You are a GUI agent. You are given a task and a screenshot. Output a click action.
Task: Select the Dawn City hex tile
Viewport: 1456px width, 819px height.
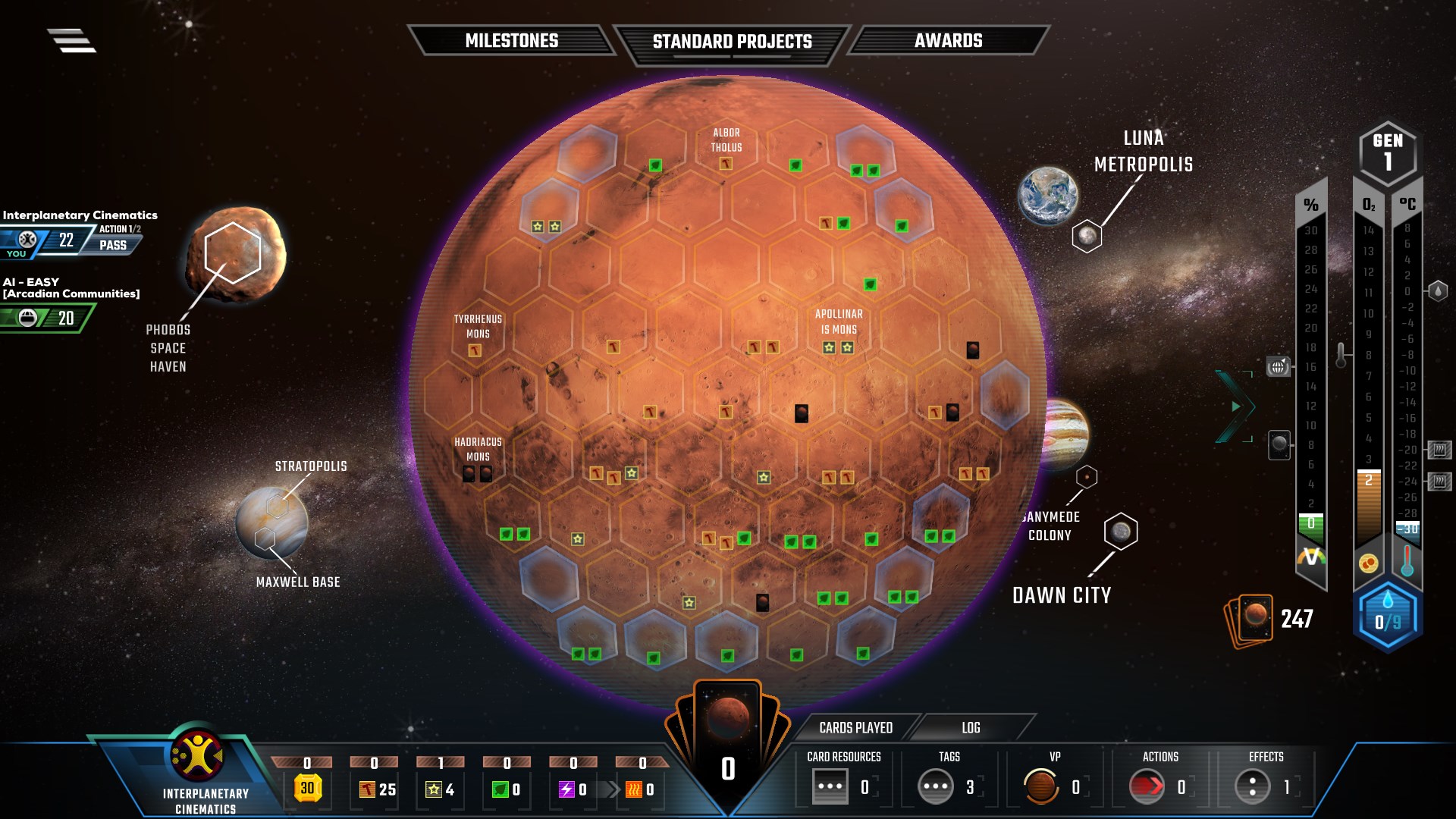pos(1121,532)
